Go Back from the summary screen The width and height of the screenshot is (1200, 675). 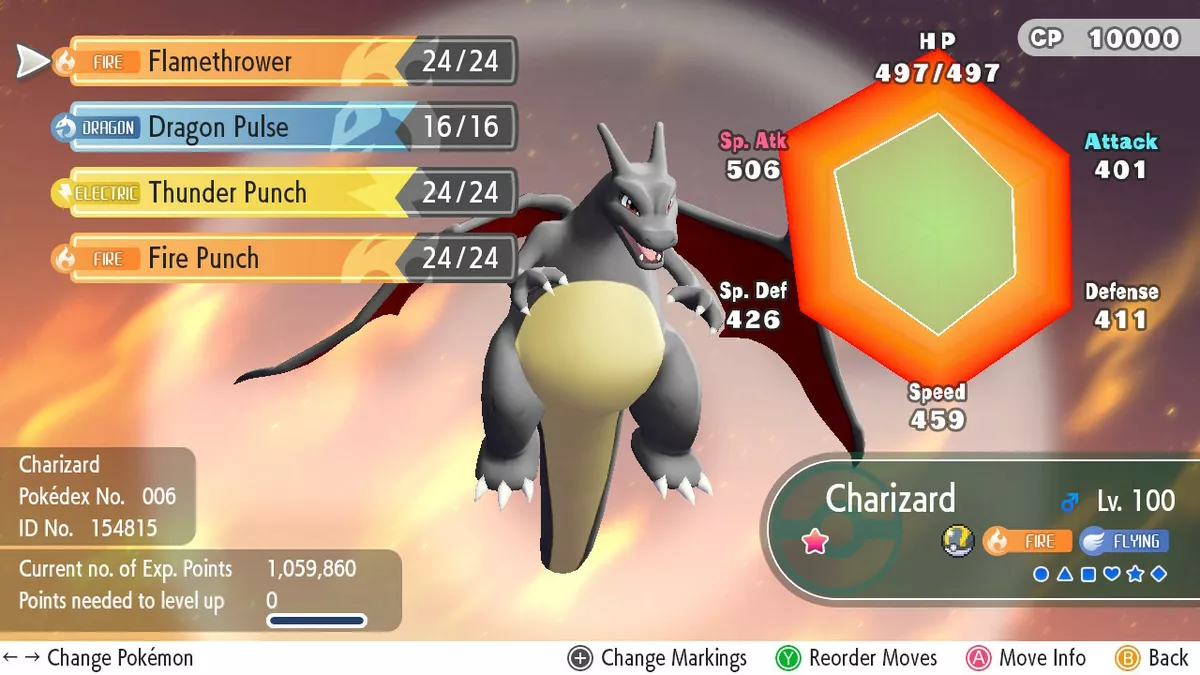pos(1152,658)
